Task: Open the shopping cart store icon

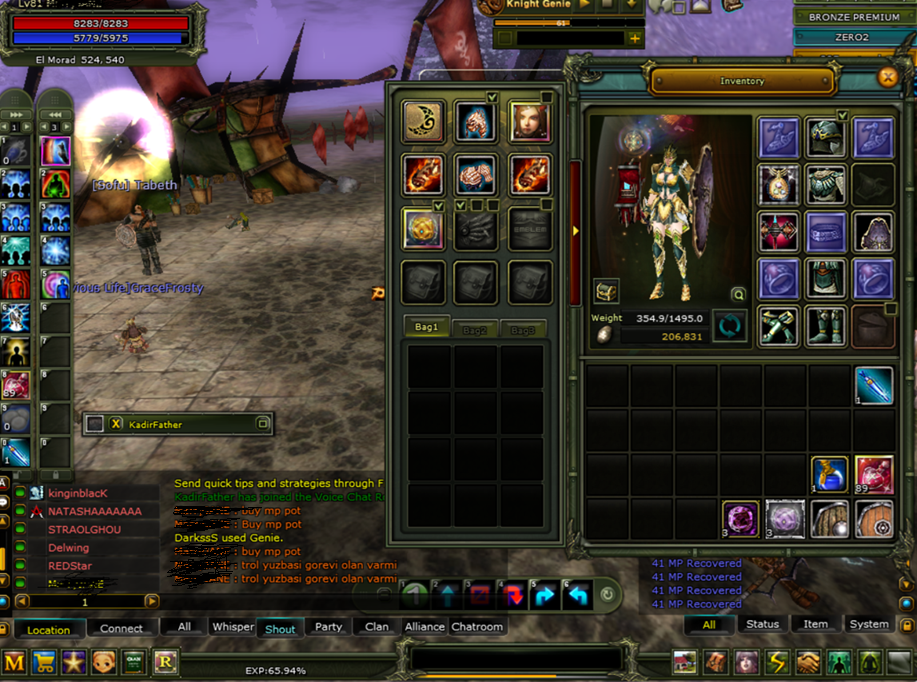Action: (44, 662)
